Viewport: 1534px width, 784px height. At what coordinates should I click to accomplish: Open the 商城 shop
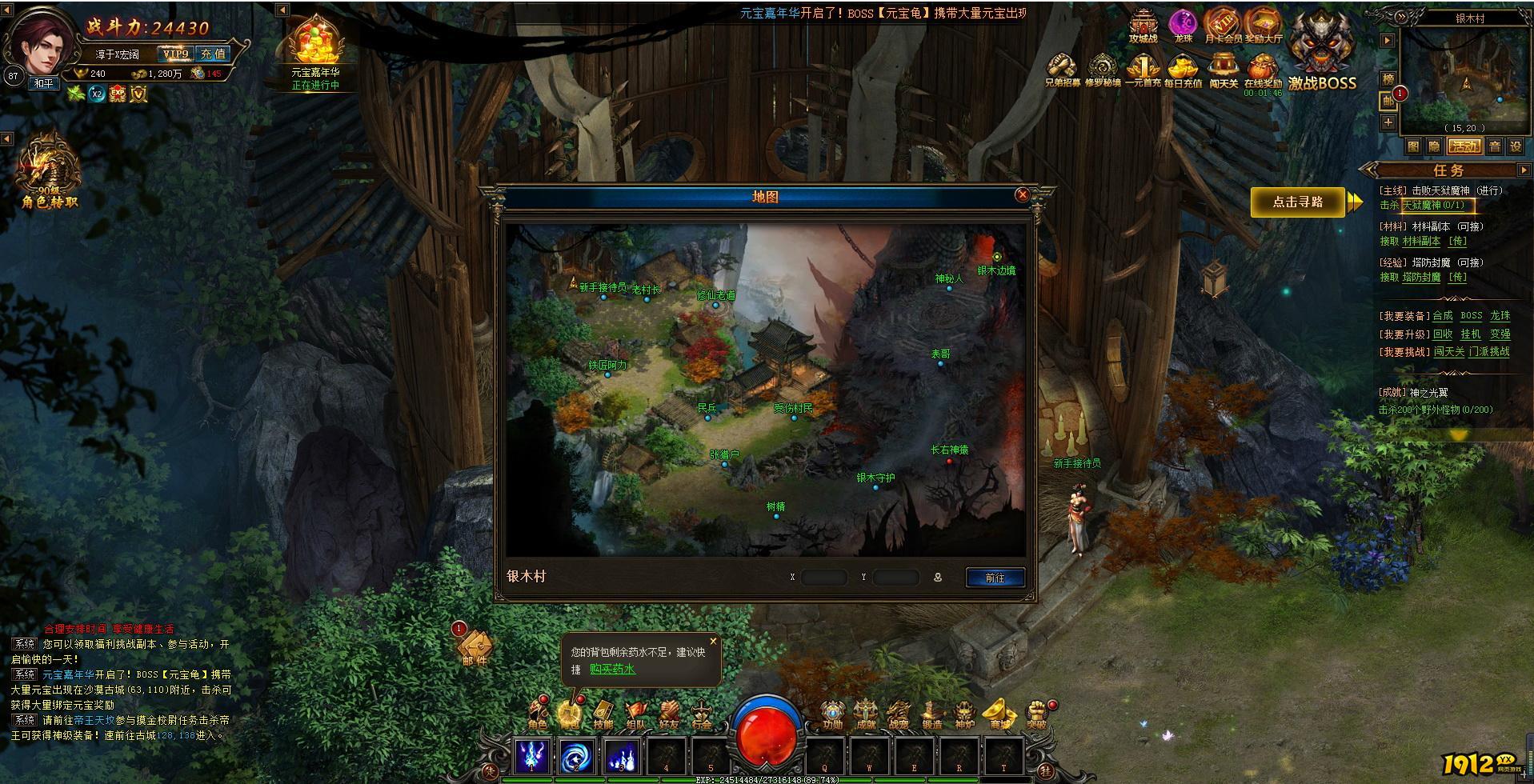point(999,714)
